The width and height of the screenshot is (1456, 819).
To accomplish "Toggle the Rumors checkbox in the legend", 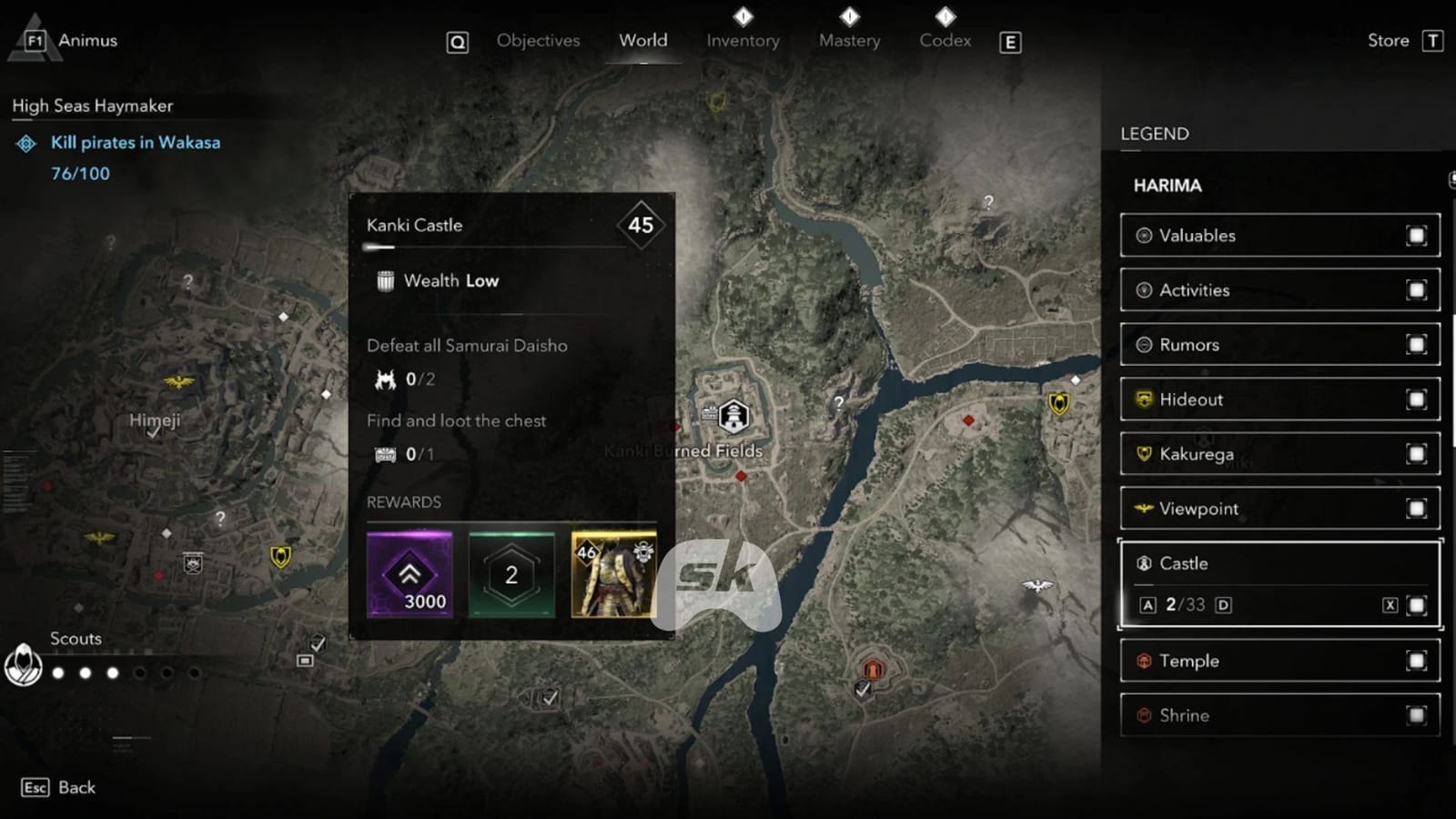I will [1417, 344].
